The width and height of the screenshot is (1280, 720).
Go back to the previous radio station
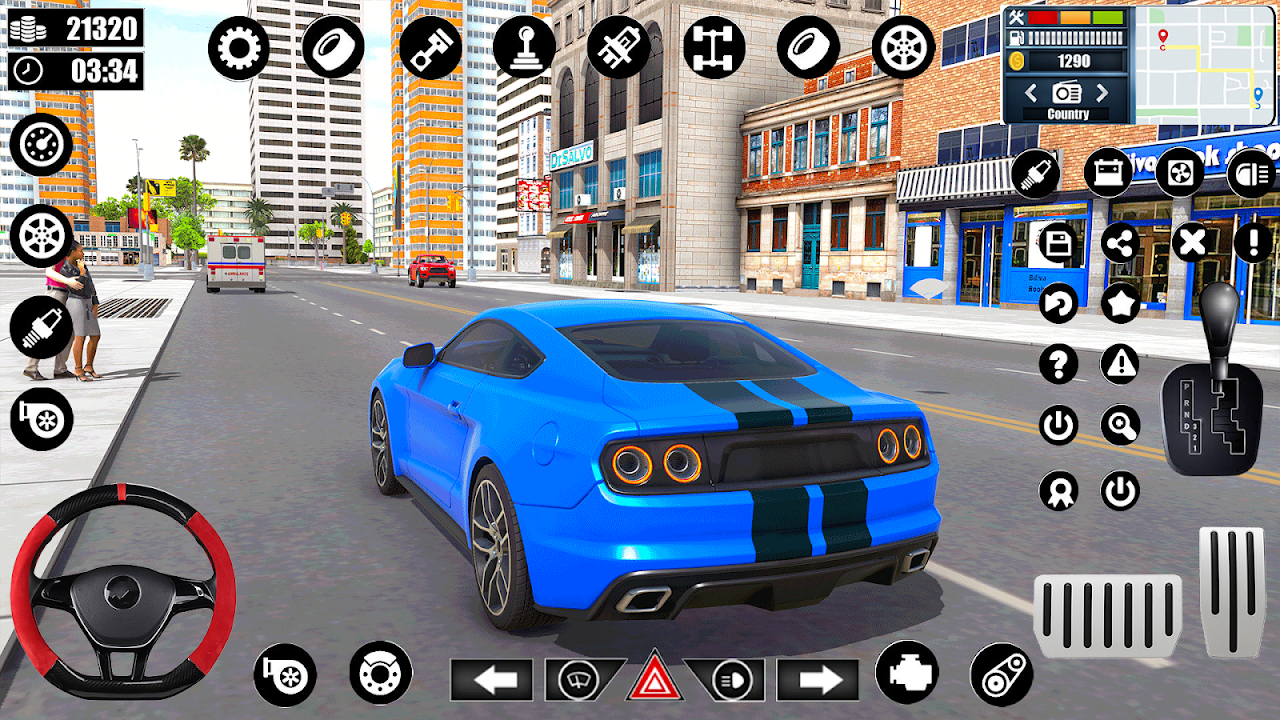coord(1030,94)
